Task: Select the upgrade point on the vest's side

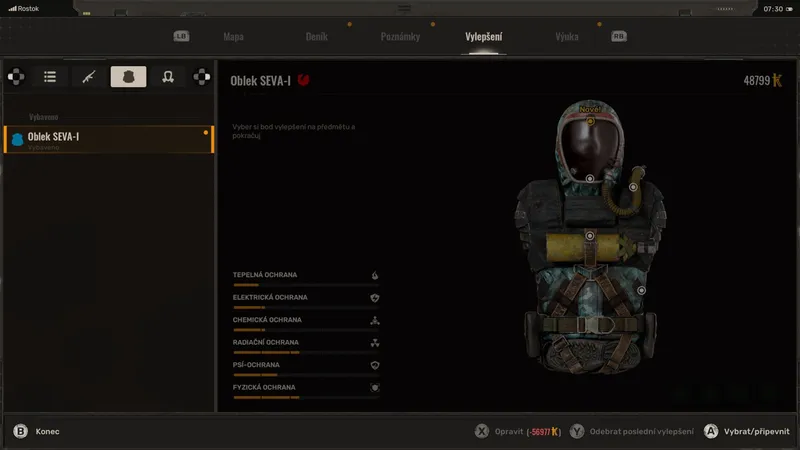Action: tap(641, 290)
